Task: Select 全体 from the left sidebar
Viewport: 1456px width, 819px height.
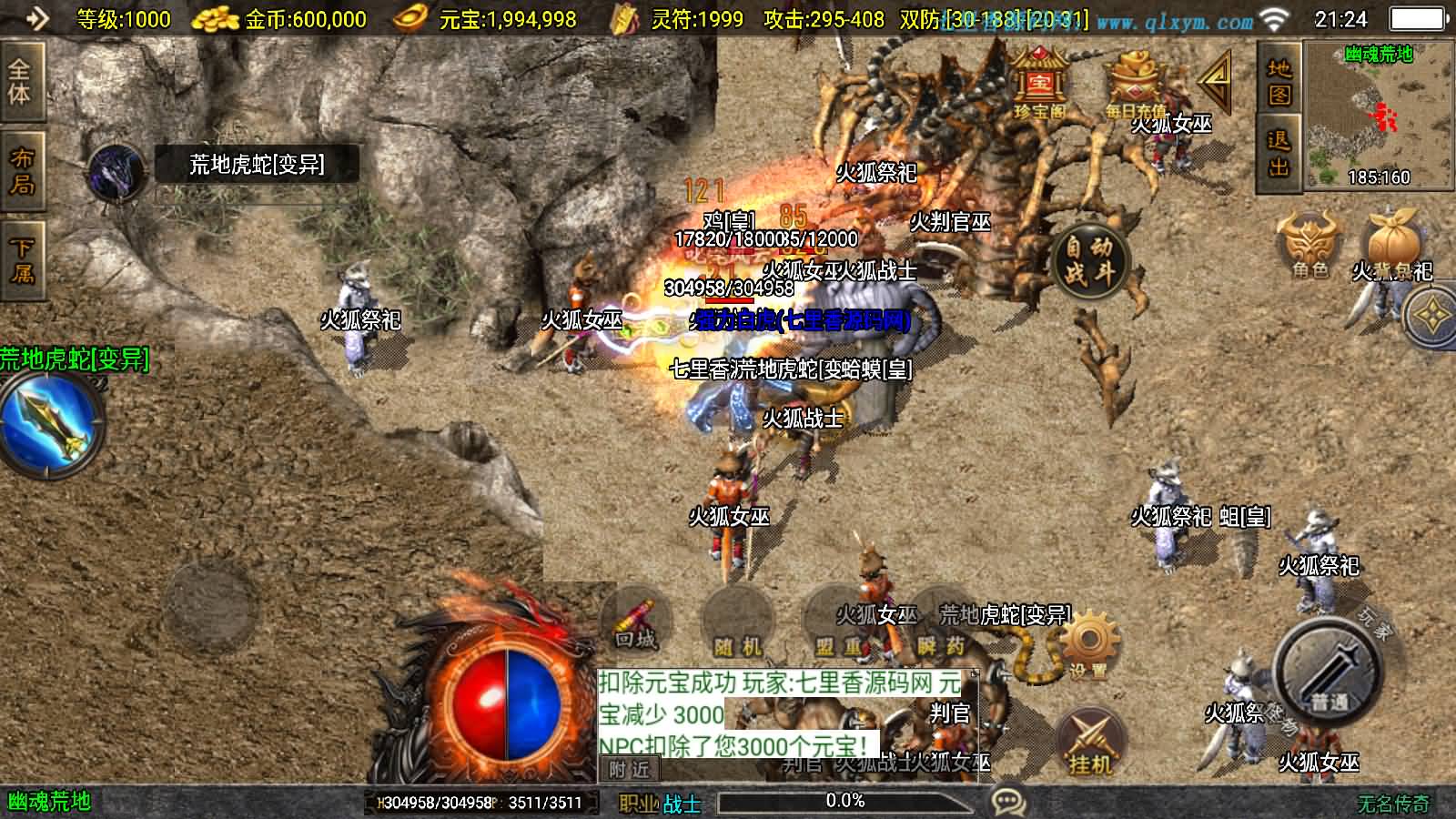Action: pos(20,82)
